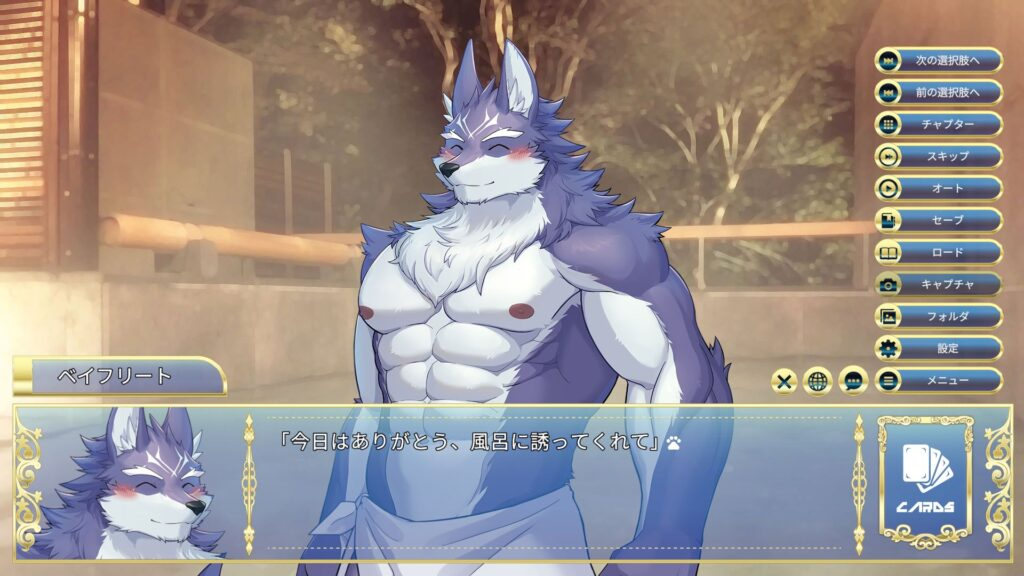
Task: Open the main menu (メニュー)
Action: pos(938,380)
